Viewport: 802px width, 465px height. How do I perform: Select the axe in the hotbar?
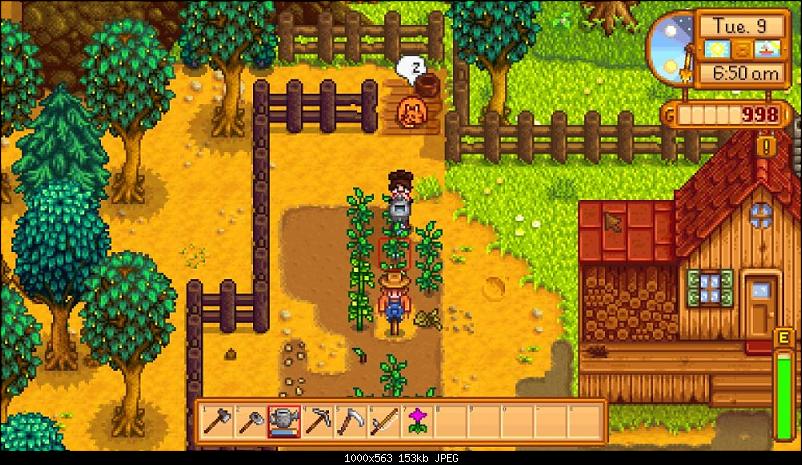[216, 421]
